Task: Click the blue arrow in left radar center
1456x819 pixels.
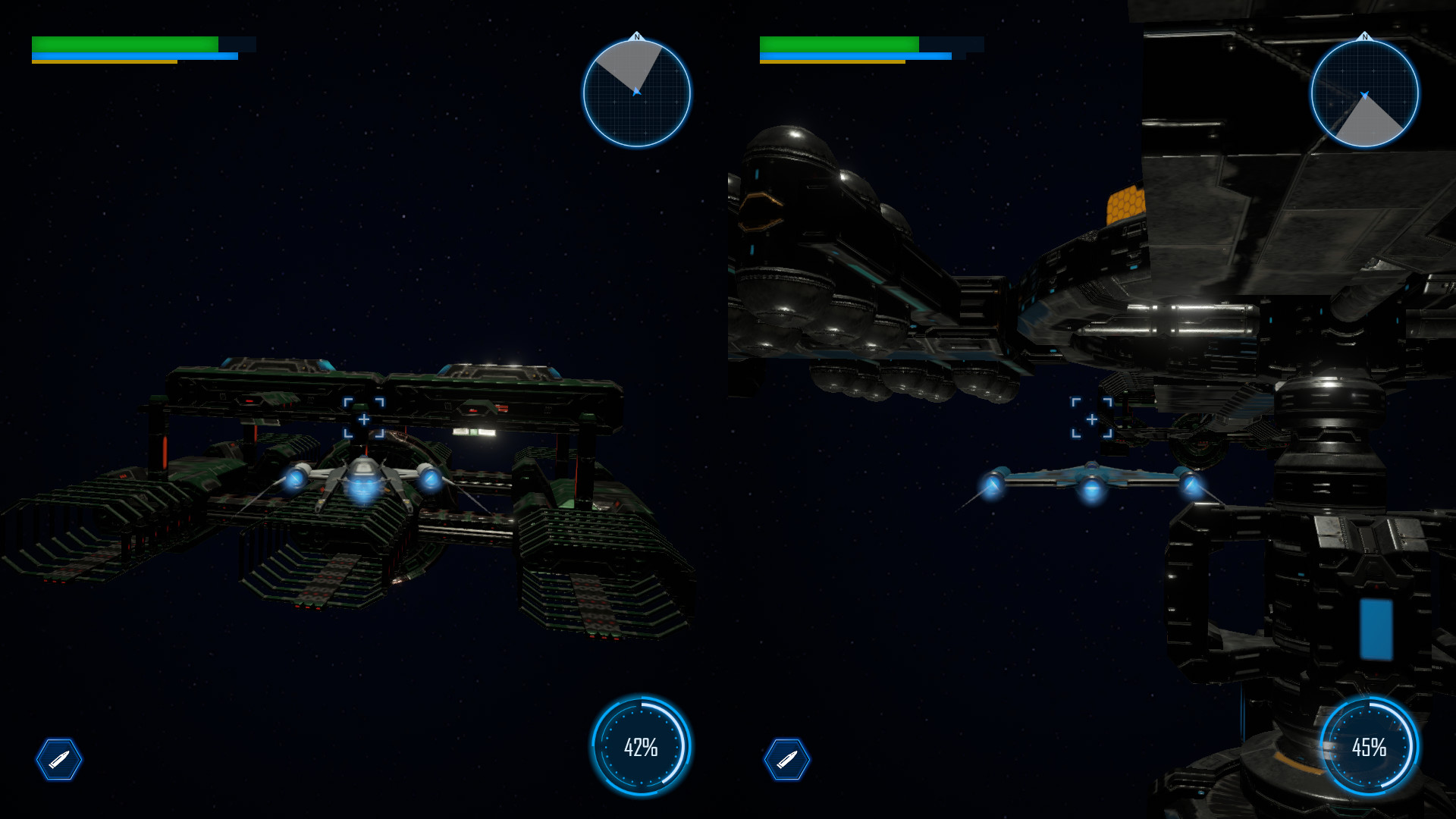Action: coord(637,93)
